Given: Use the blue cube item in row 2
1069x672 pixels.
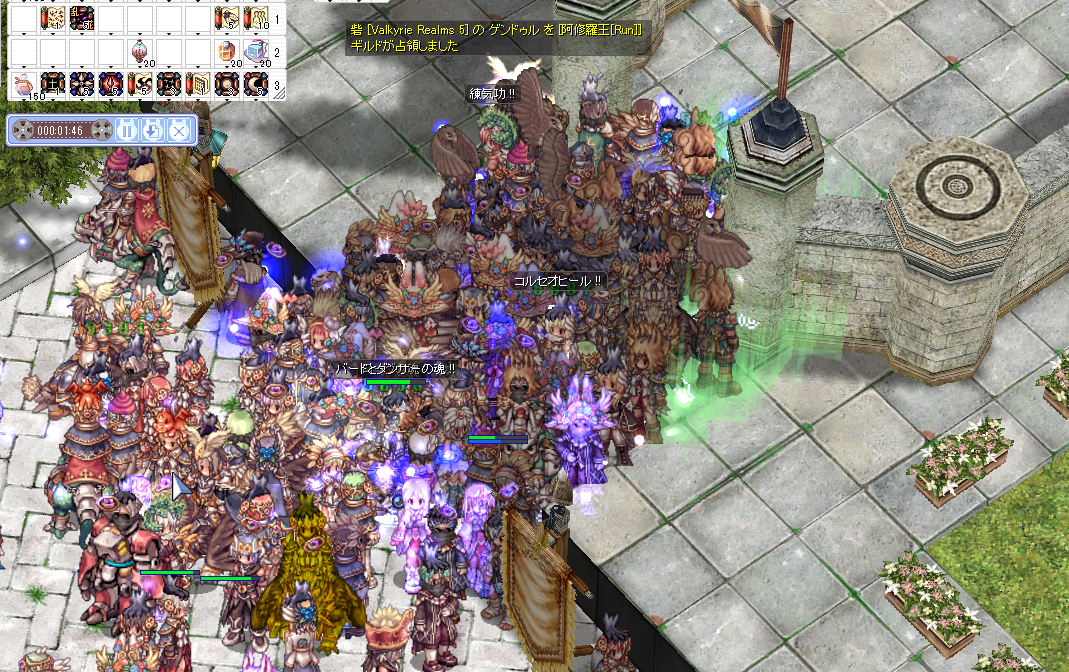Looking at the screenshot, I should [x=256, y=51].
